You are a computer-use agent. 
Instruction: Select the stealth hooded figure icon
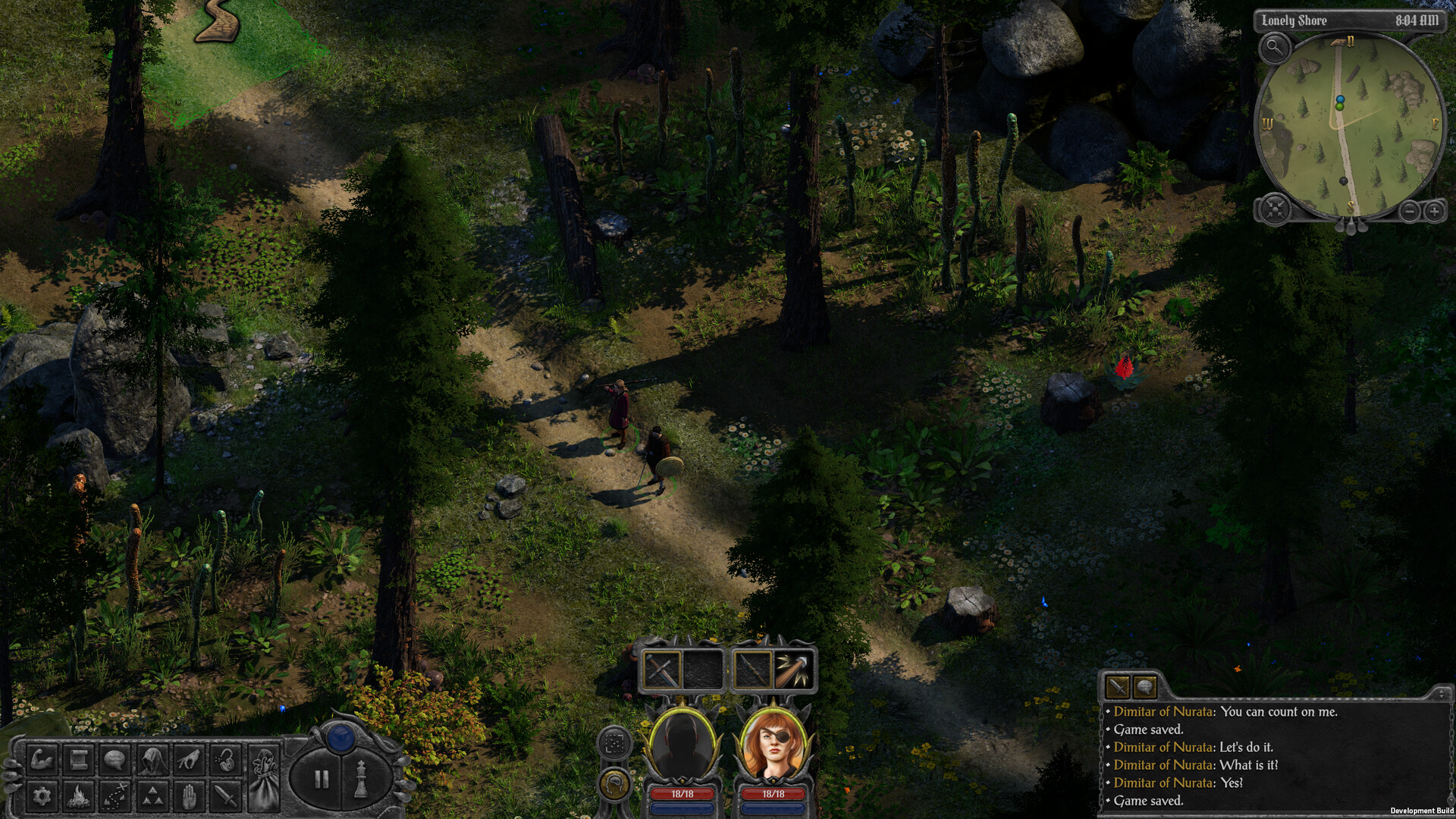pyautogui.click(x=152, y=761)
